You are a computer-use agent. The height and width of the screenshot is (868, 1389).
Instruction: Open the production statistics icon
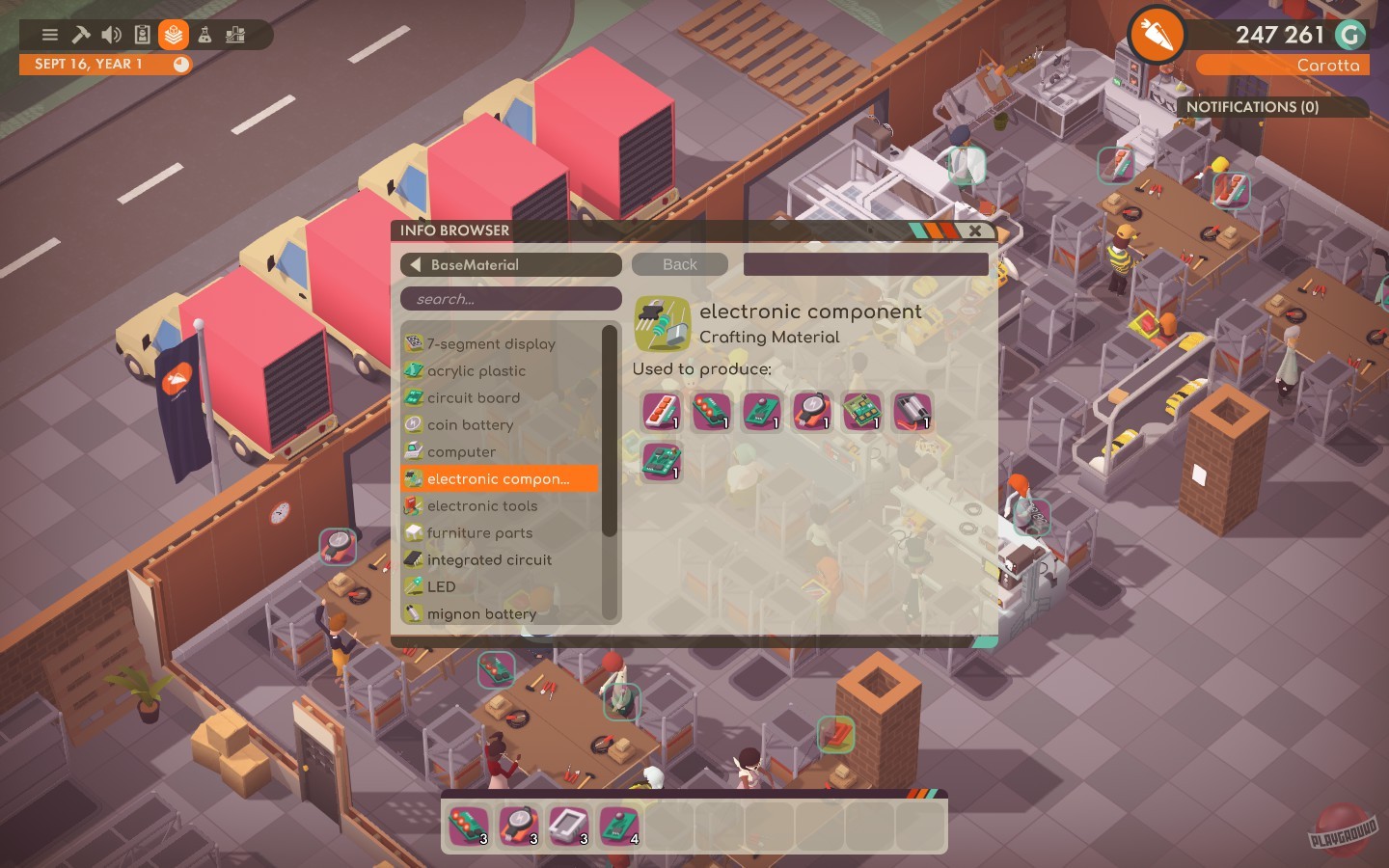click(233, 35)
